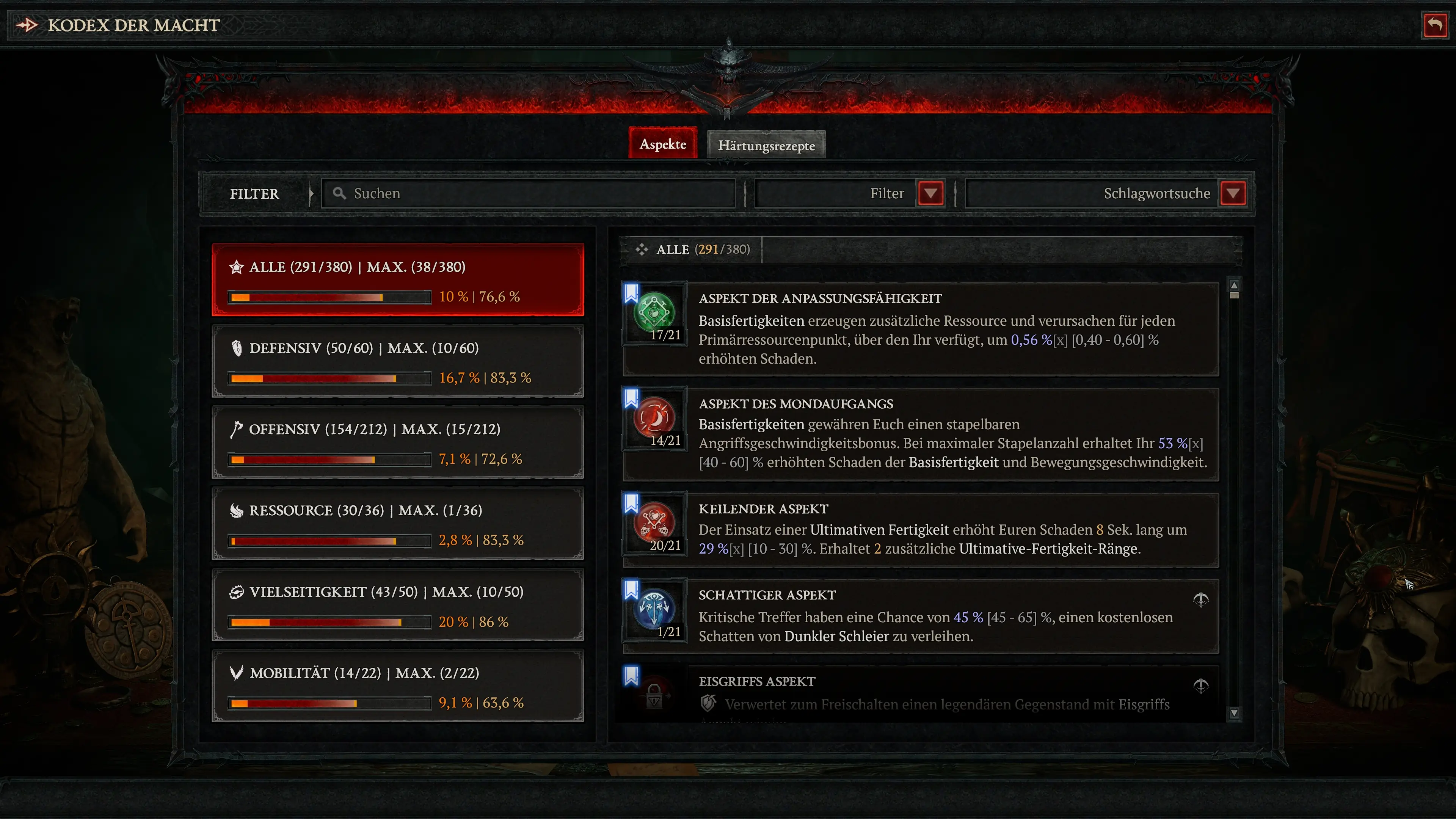This screenshot has width=1456, height=819.
Task: Click the ALLE category progress bar
Action: click(x=328, y=296)
